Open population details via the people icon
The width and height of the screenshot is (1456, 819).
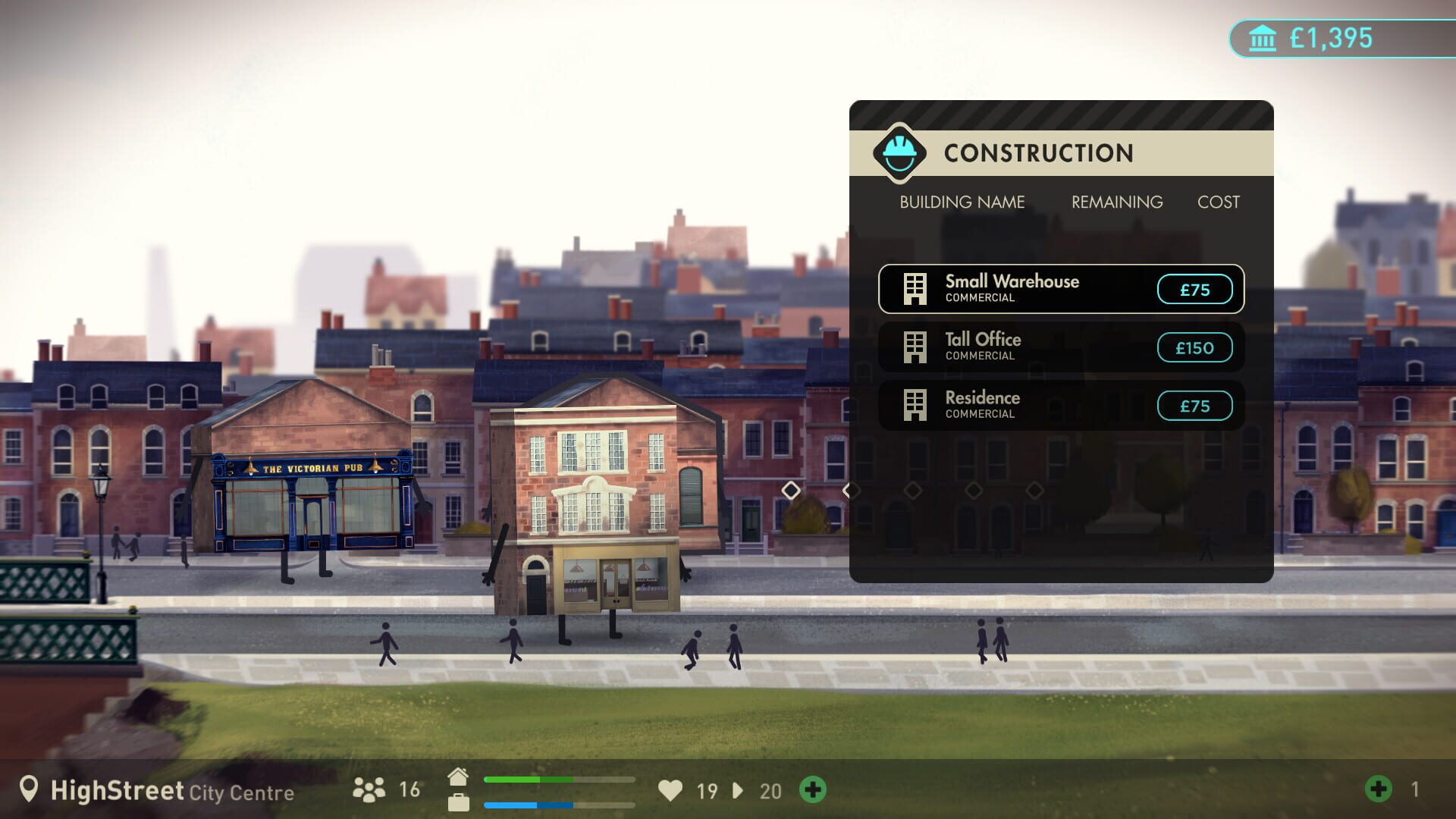point(371,790)
